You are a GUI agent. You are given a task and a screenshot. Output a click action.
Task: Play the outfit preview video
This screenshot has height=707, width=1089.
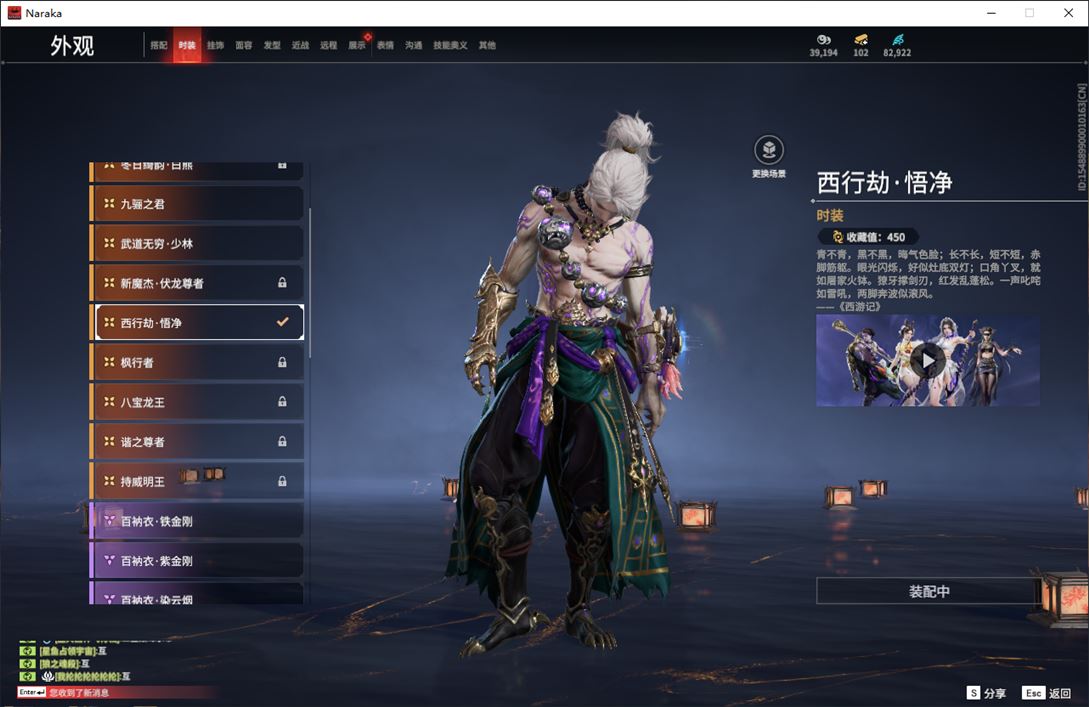[x=928, y=361]
